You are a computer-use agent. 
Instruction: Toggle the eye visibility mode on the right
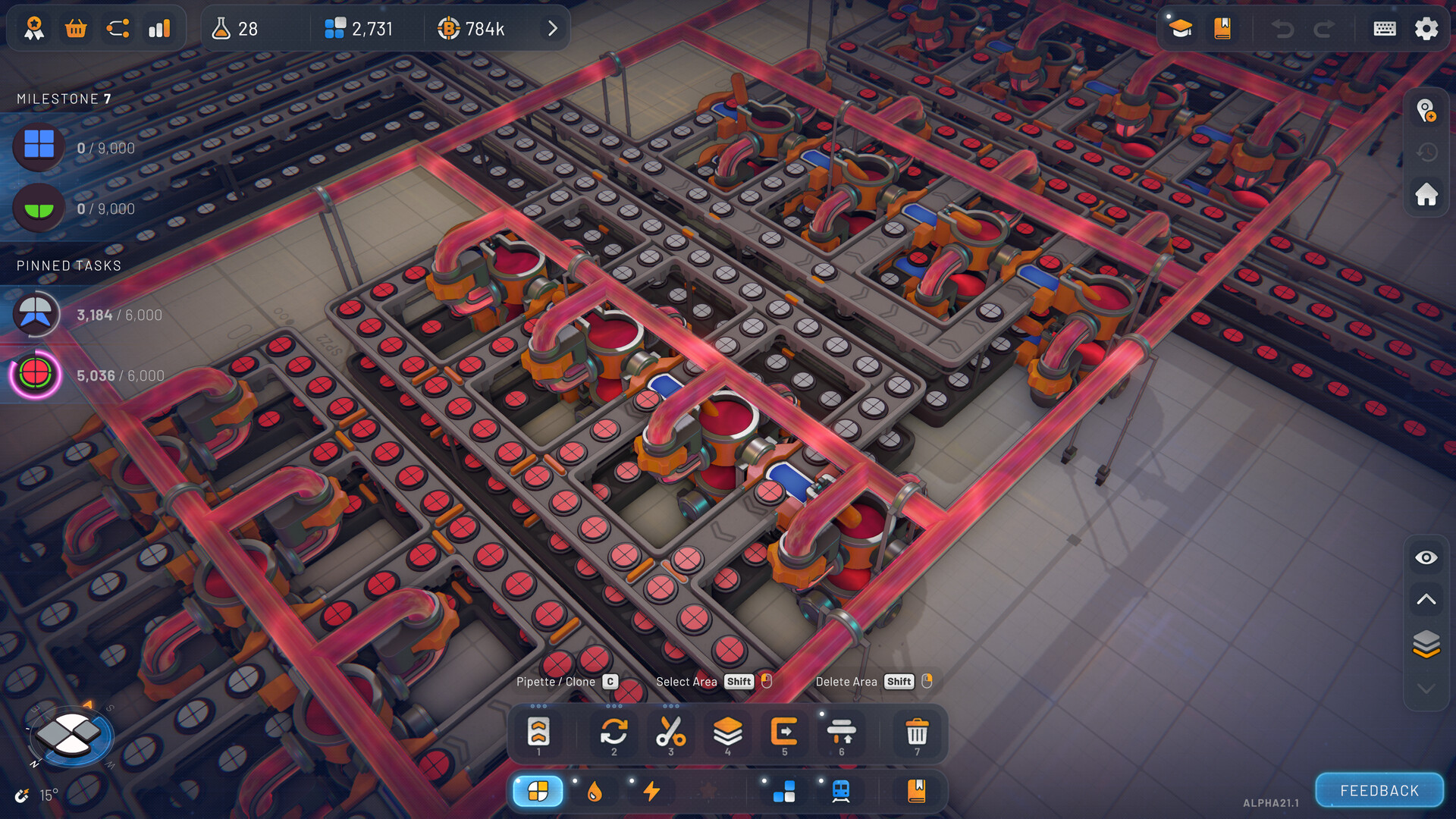[x=1426, y=557]
